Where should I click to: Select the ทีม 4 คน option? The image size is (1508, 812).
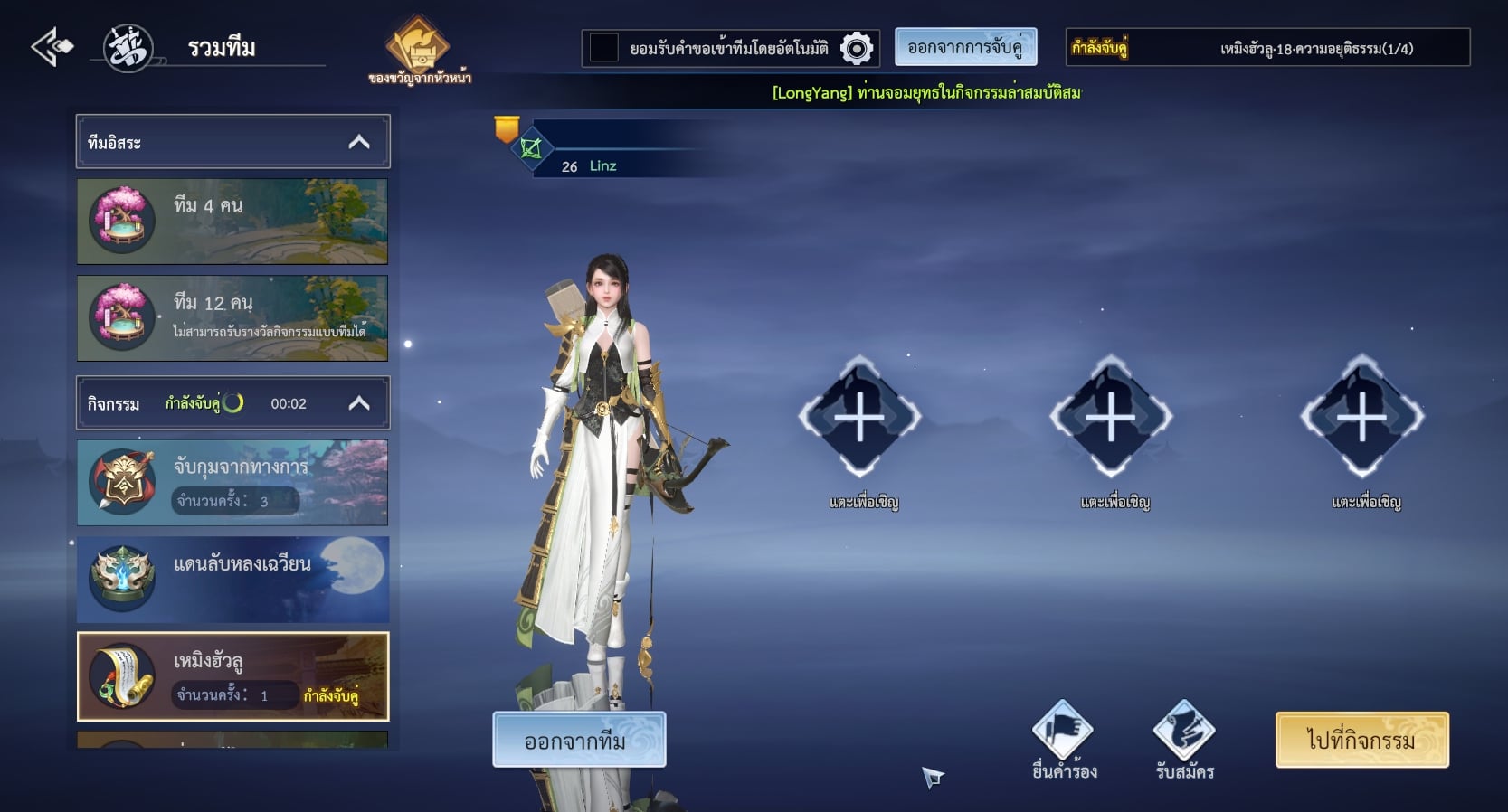[x=232, y=221]
